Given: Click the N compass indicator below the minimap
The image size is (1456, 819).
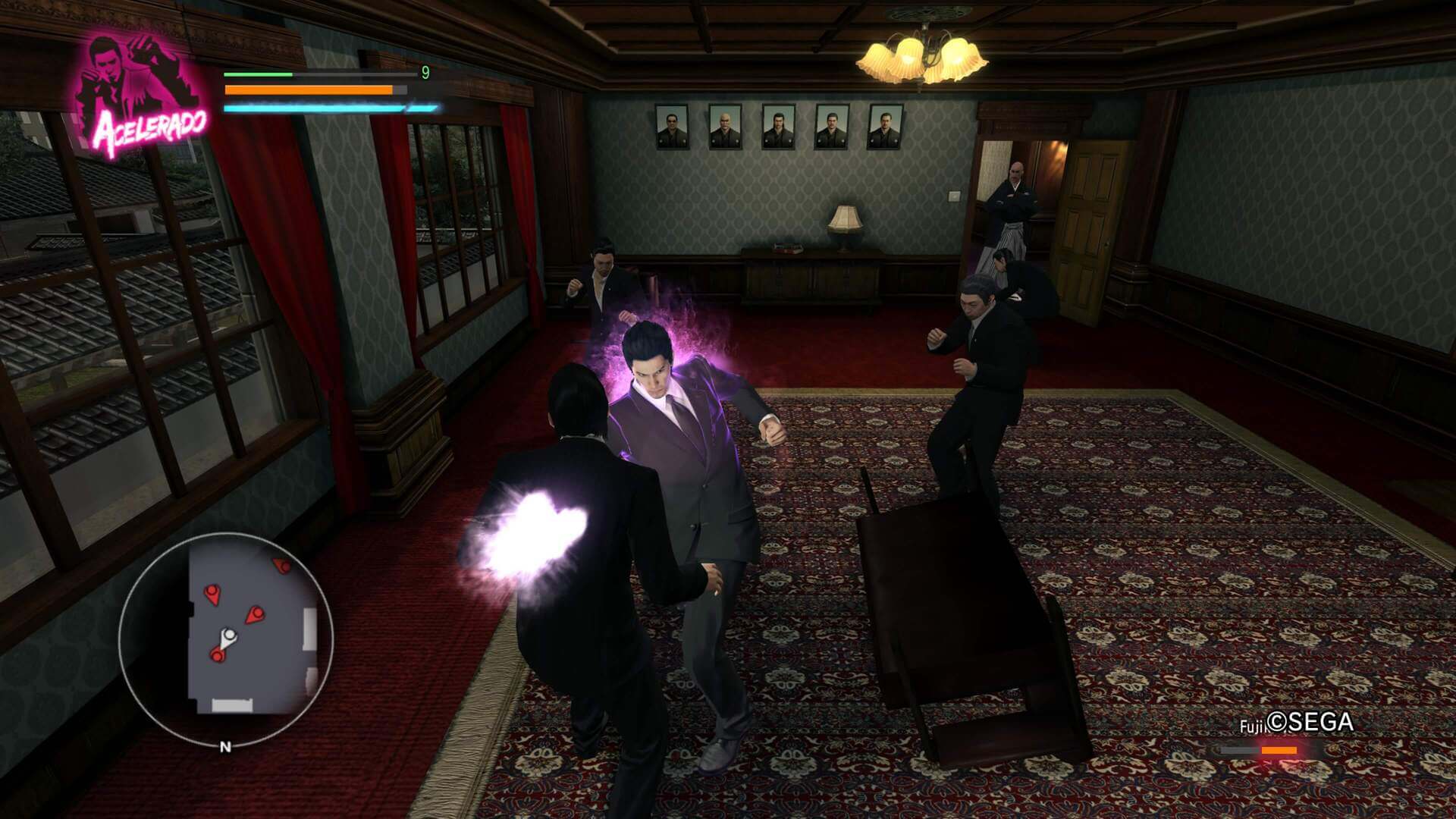Looking at the screenshot, I should click(226, 747).
